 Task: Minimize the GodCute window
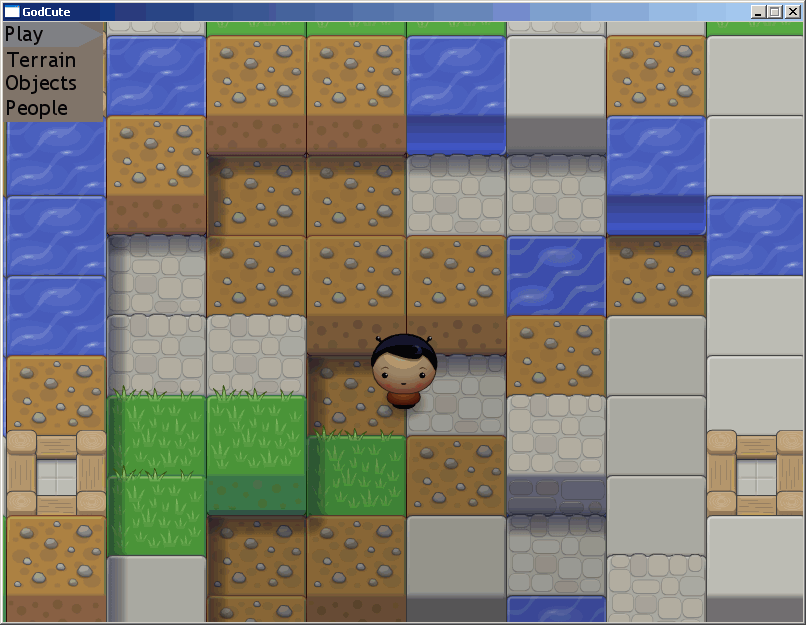758,11
